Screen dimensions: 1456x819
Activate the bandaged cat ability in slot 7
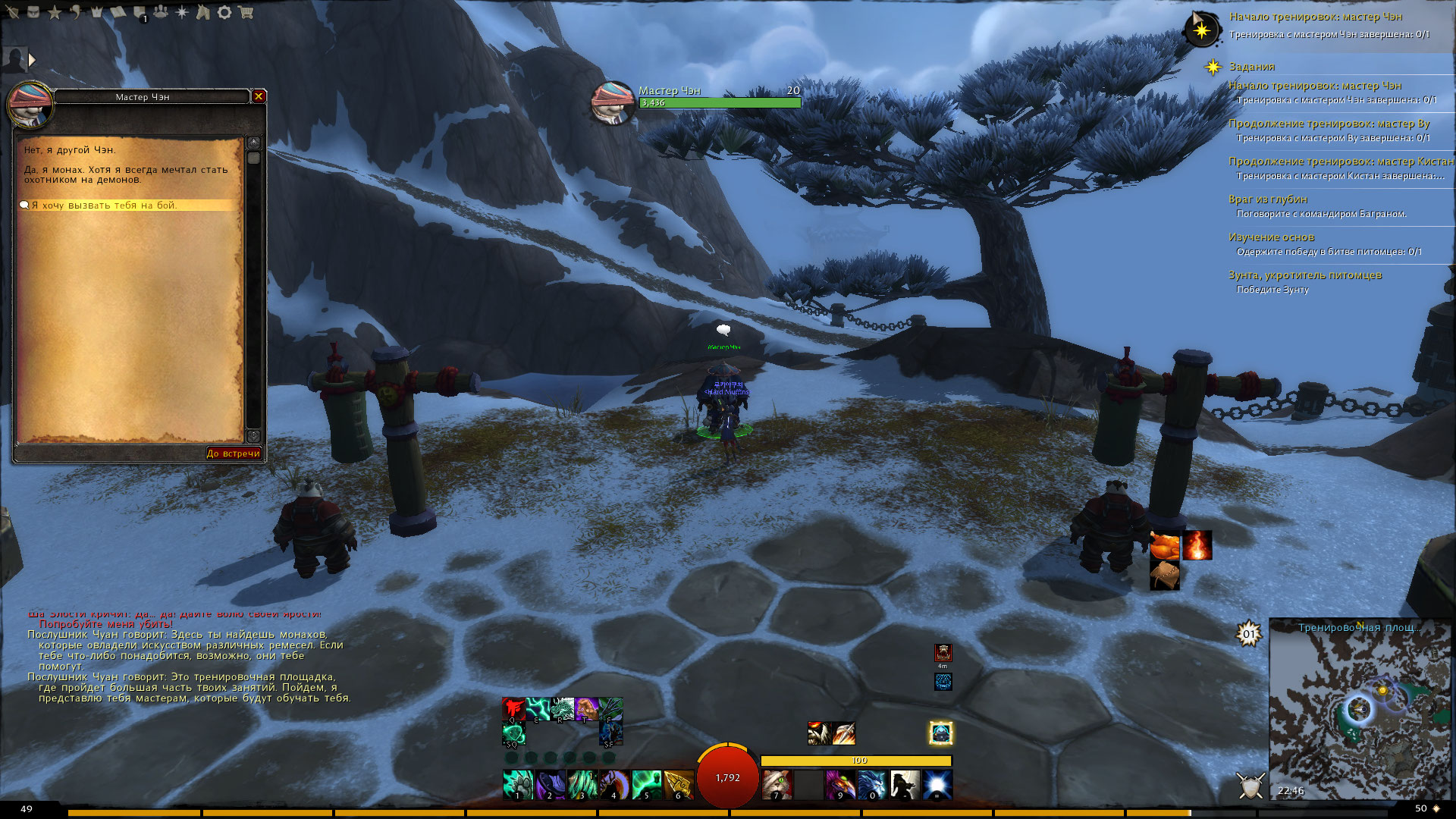tap(776, 783)
